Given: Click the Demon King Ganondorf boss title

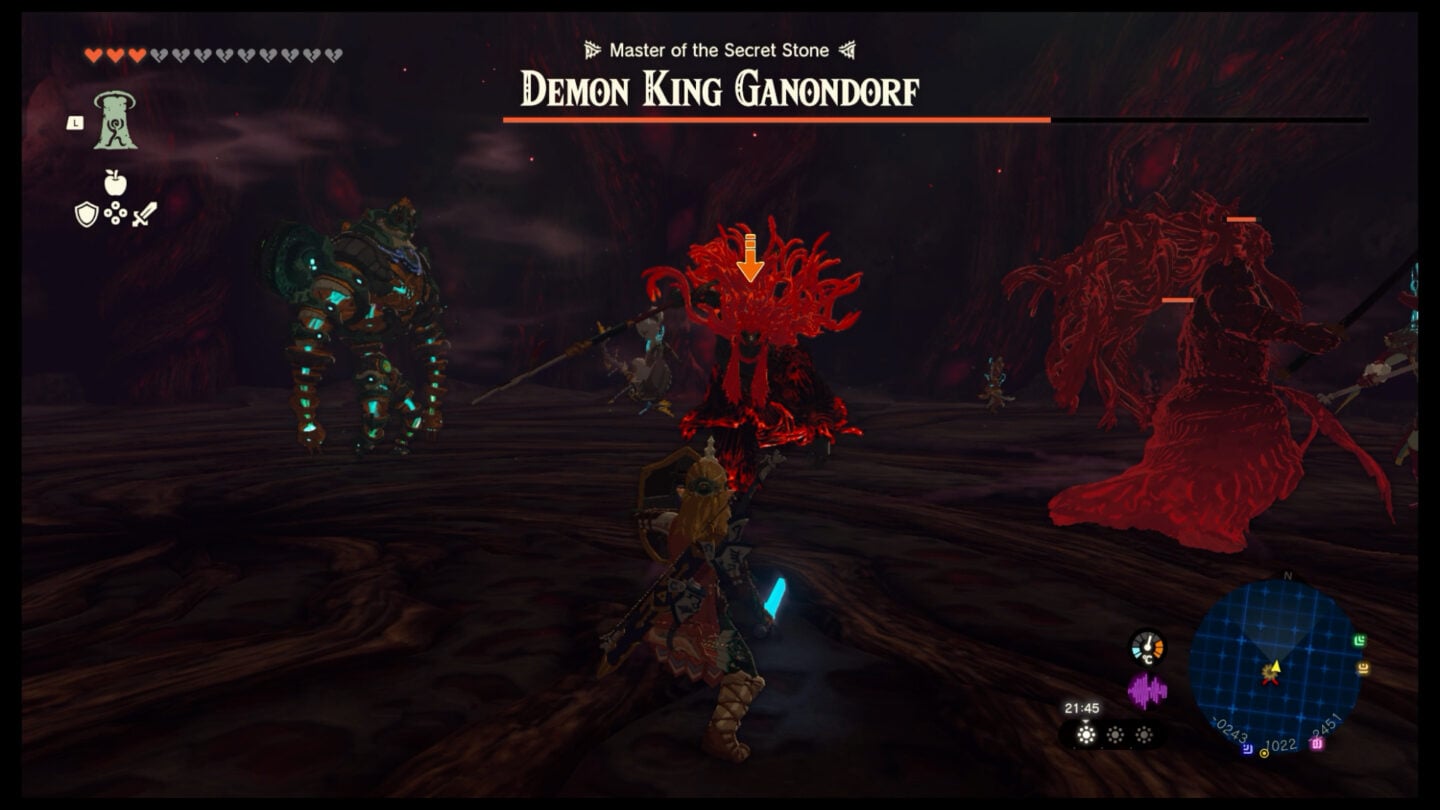Looking at the screenshot, I should click(x=720, y=90).
